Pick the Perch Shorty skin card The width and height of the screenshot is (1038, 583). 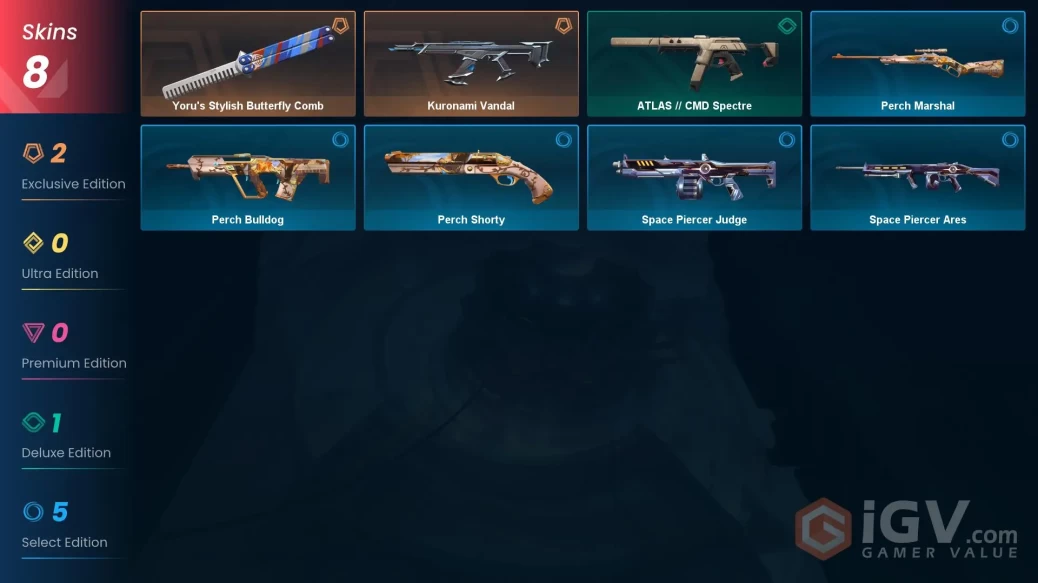pos(471,177)
